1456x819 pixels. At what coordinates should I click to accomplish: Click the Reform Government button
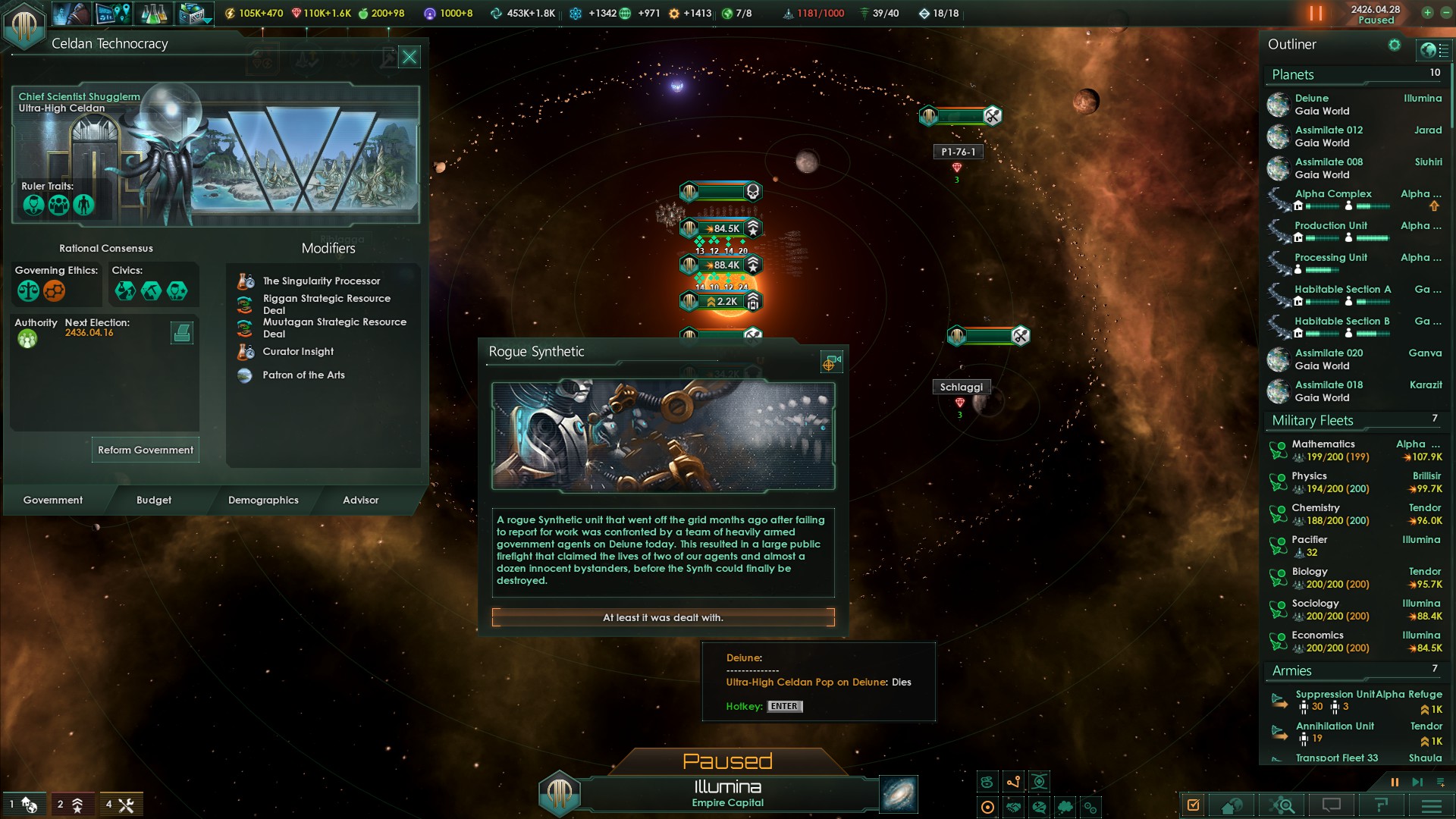145,450
